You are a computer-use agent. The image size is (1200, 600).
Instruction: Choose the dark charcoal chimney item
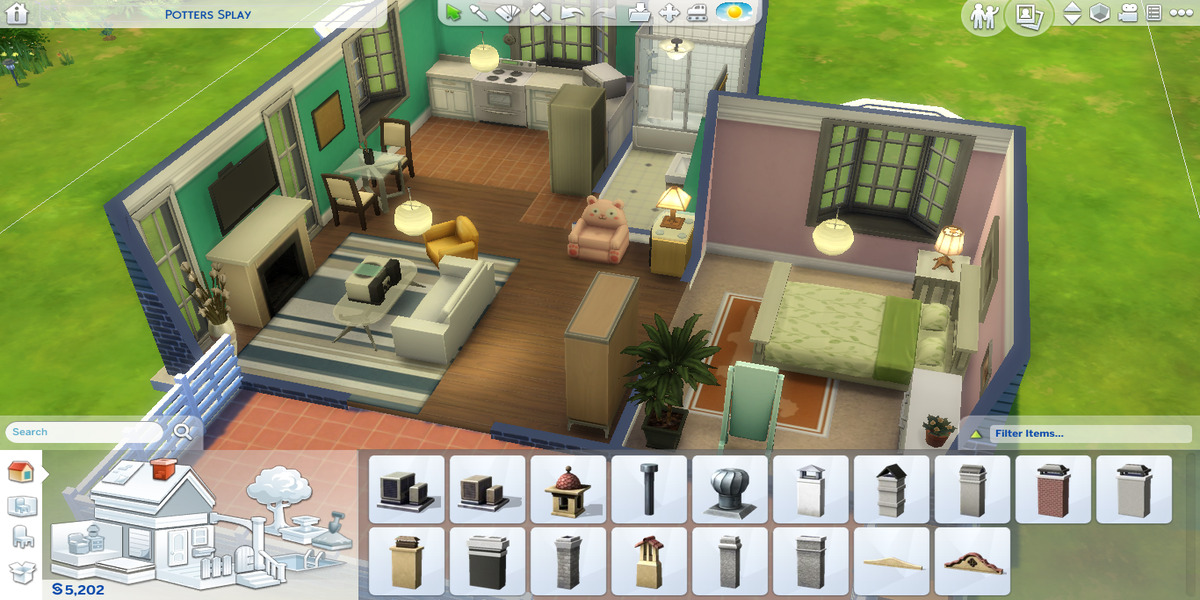pyautogui.click(x=487, y=561)
